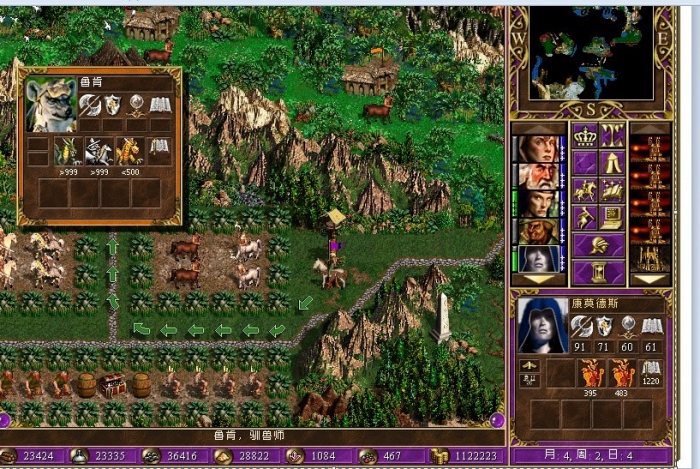Open the adventure spellbook button
700x469 pixels.
[x=612, y=190]
